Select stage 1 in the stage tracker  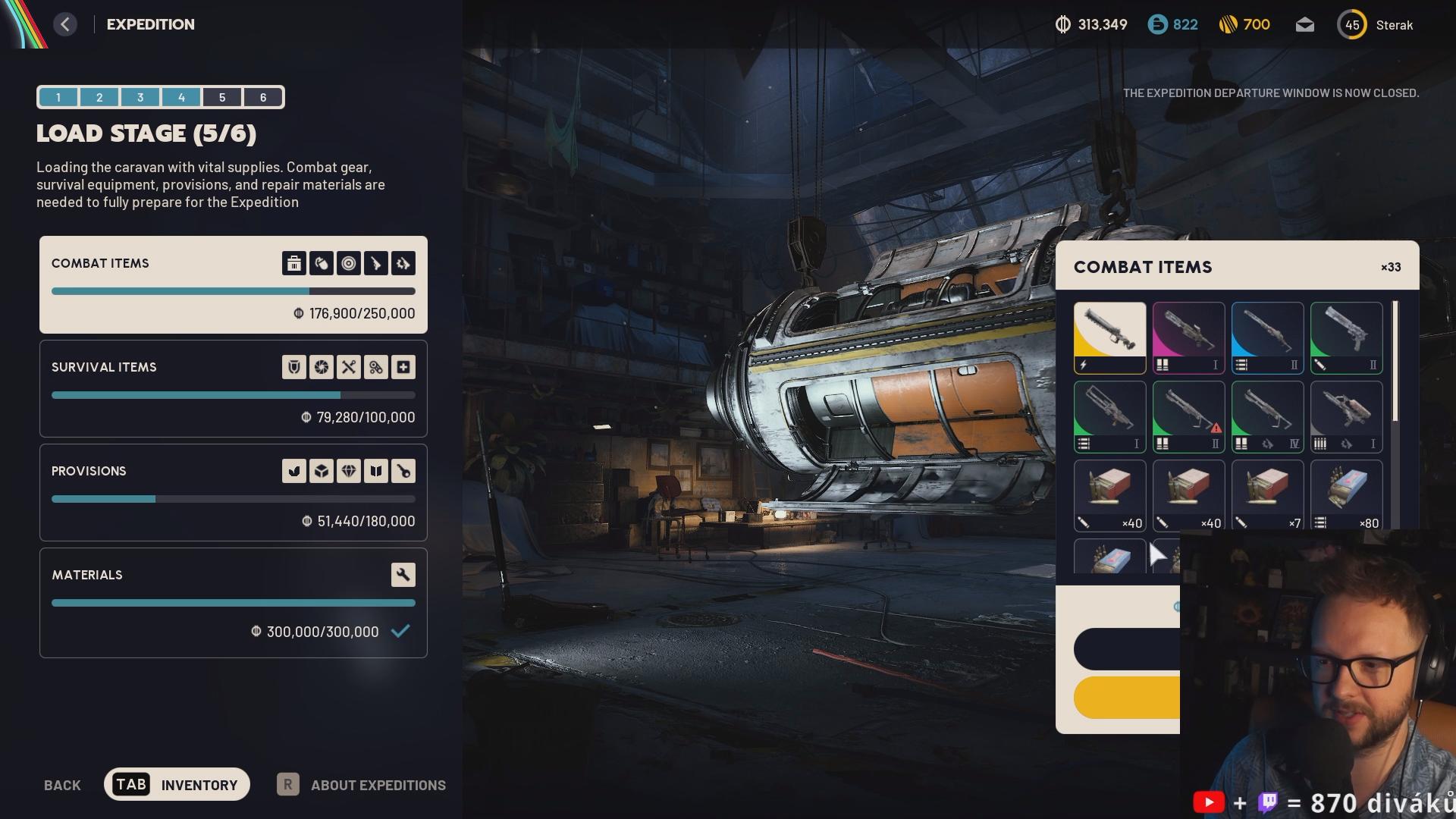[58, 97]
